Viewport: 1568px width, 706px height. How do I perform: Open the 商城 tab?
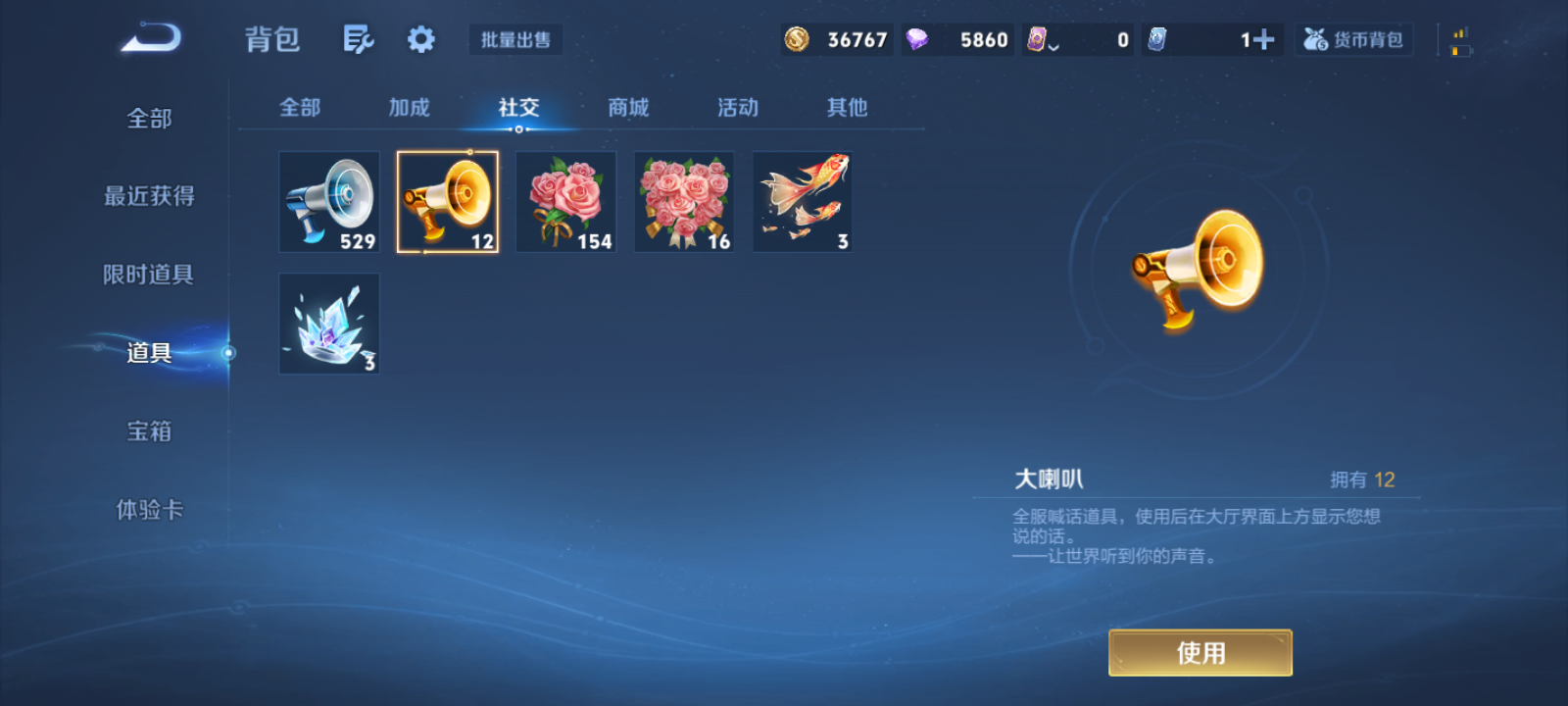coord(628,108)
